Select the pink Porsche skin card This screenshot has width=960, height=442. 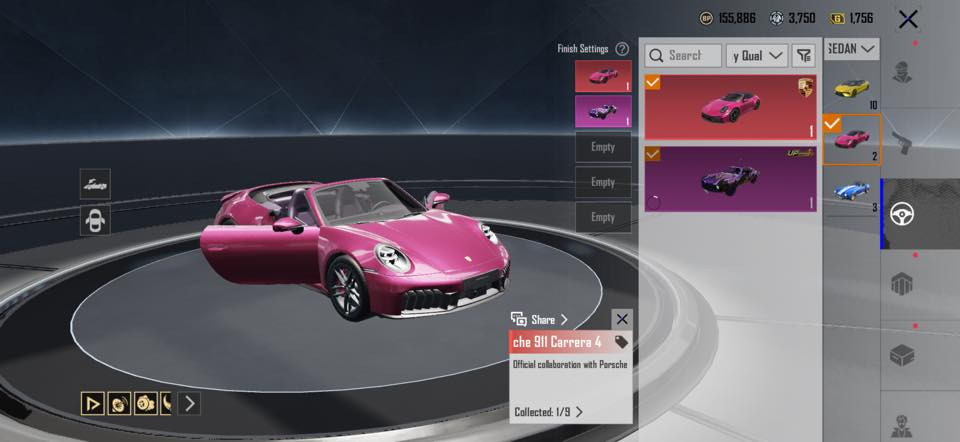point(730,106)
